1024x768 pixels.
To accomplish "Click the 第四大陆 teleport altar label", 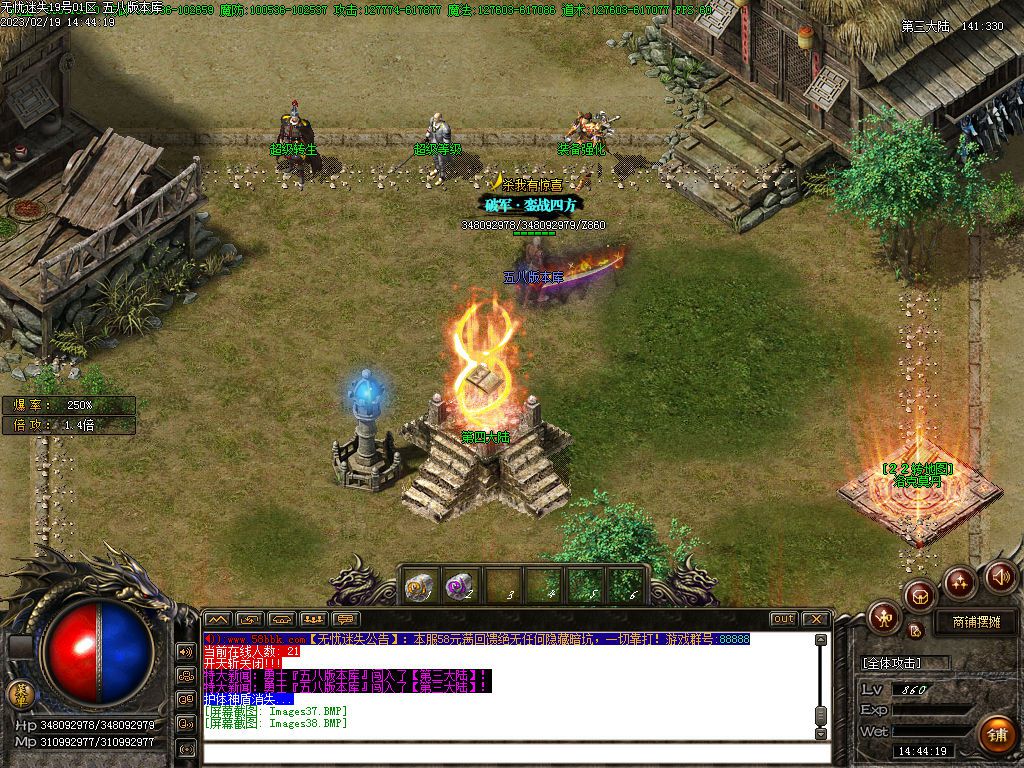I will [486, 437].
